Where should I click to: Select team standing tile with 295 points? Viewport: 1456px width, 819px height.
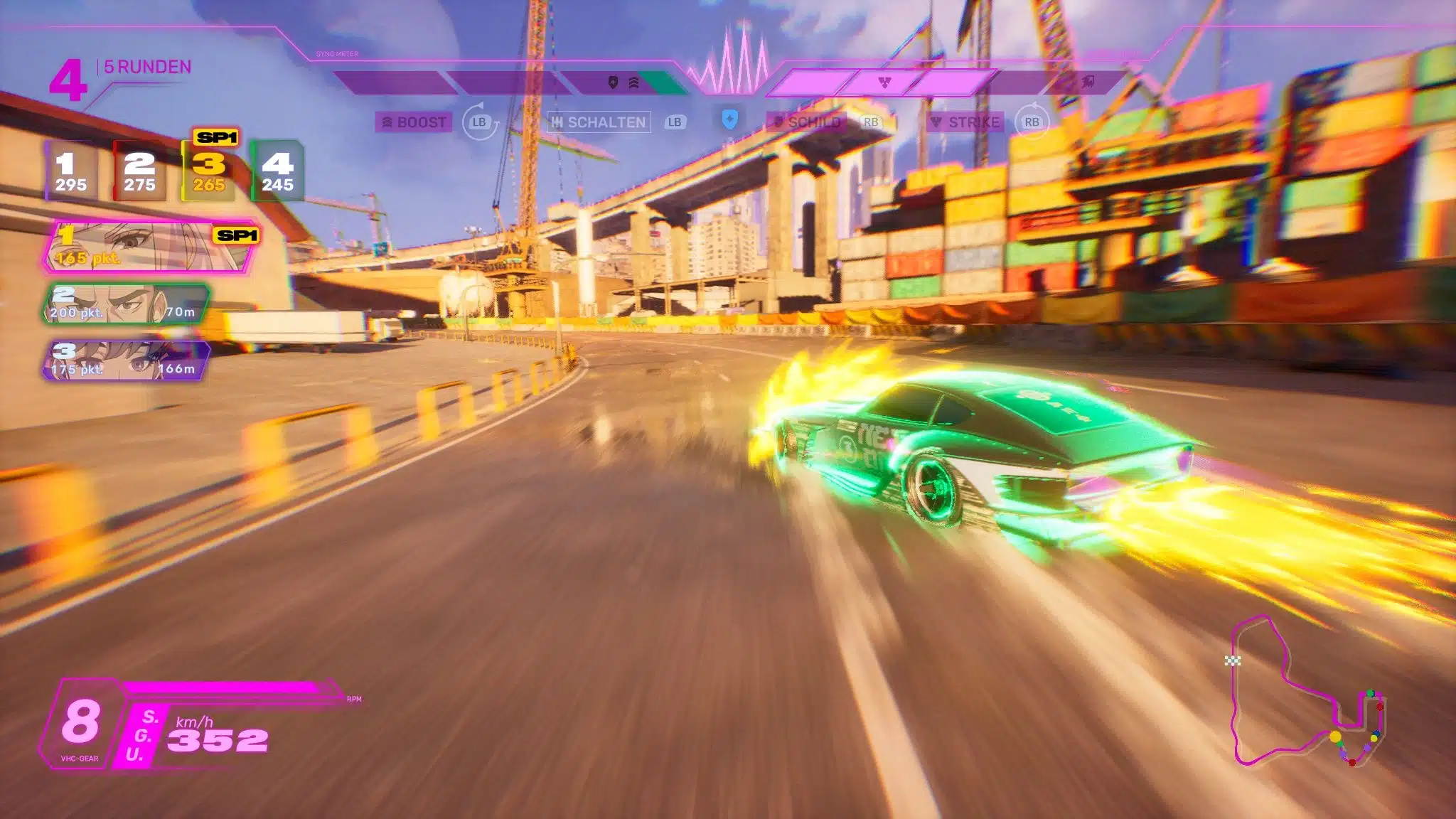(71, 172)
